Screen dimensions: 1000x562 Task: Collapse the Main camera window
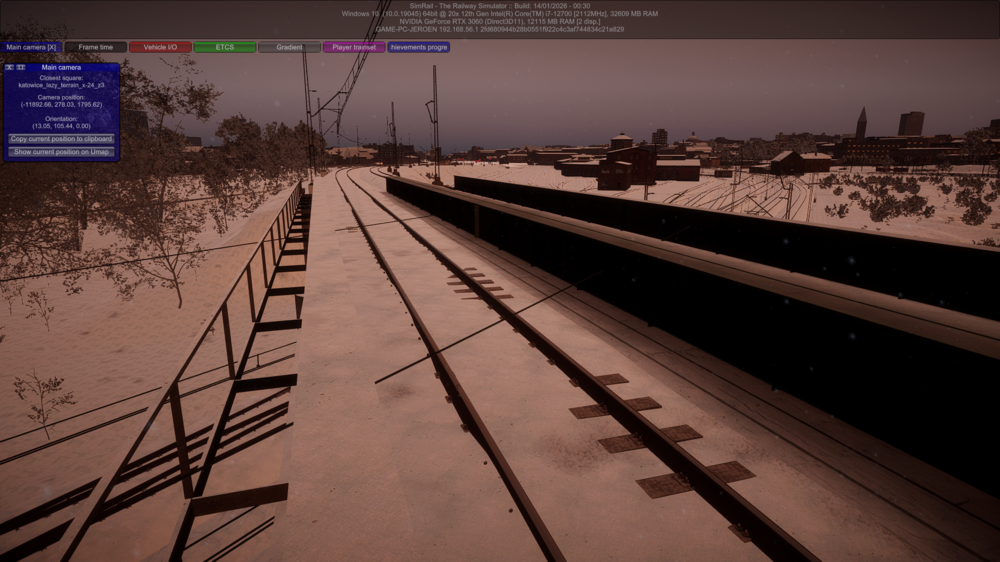pos(21,68)
